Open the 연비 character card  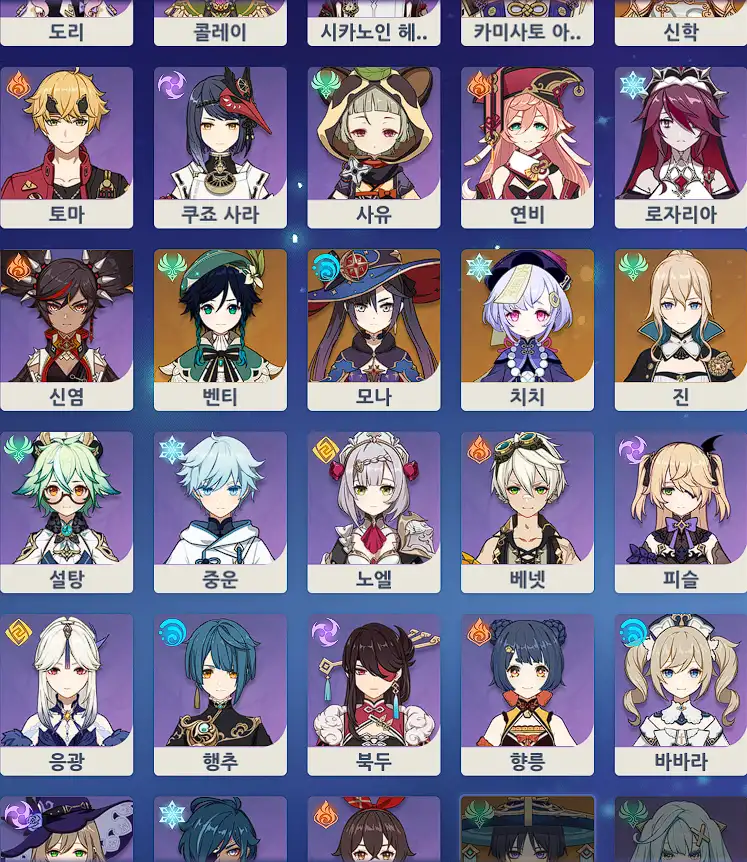(527, 147)
